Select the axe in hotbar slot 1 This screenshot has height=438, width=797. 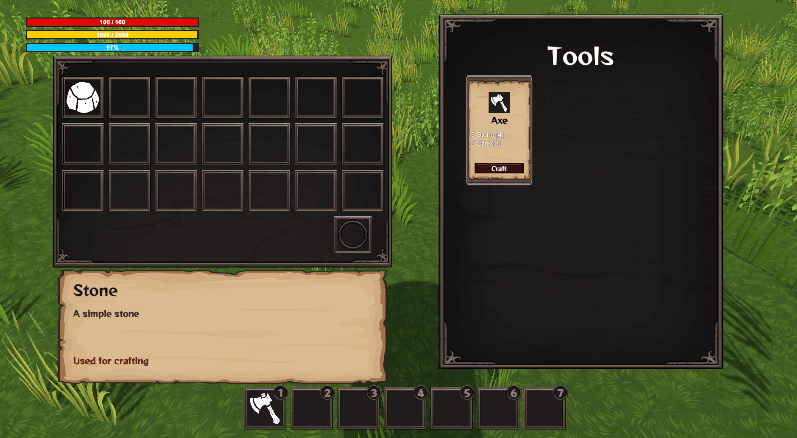point(265,409)
